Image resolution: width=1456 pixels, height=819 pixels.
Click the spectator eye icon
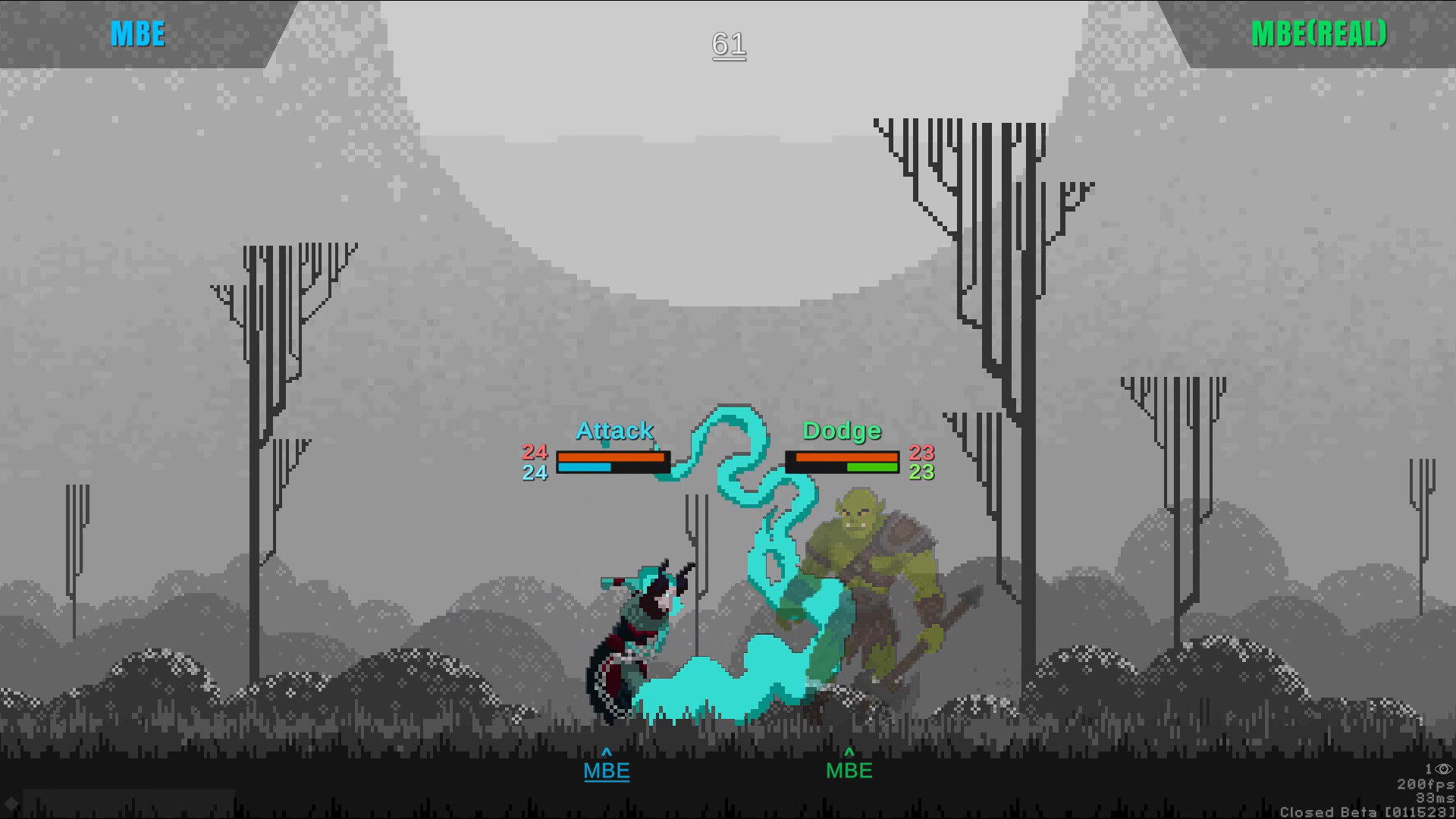pyautogui.click(x=1443, y=769)
